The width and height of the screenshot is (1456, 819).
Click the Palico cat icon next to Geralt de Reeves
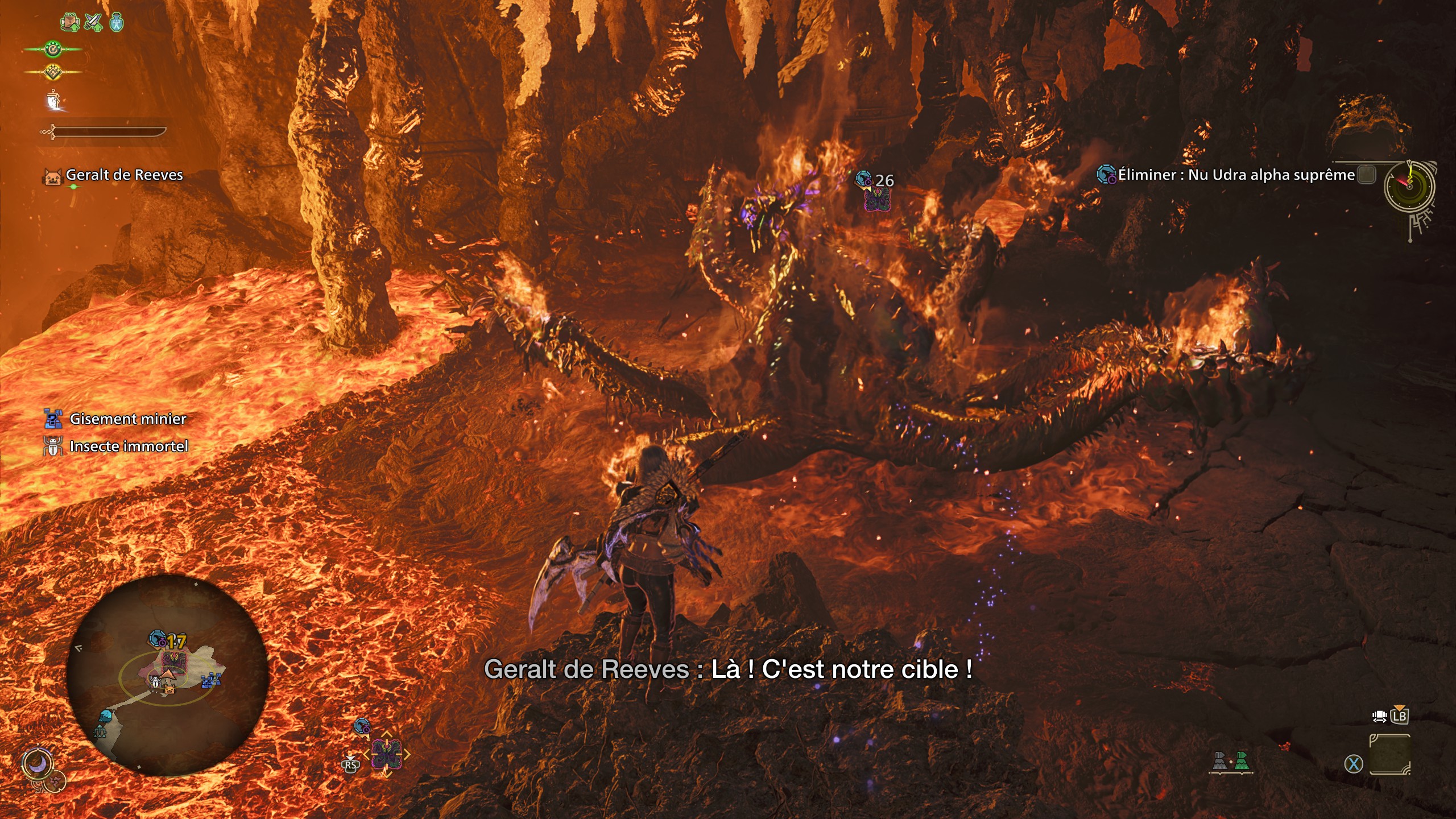(54, 176)
